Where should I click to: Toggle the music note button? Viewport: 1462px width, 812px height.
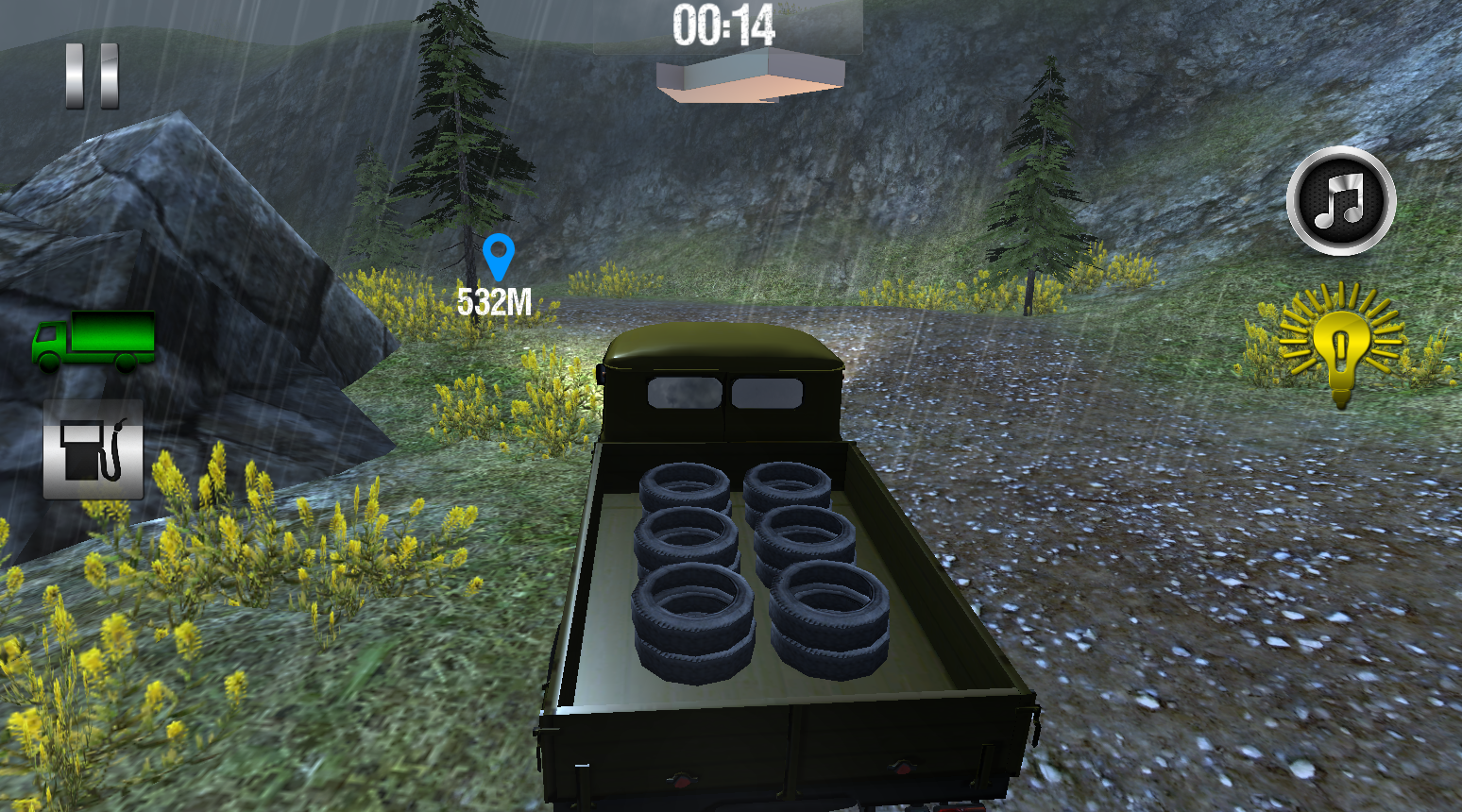(x=1340, y=200)
